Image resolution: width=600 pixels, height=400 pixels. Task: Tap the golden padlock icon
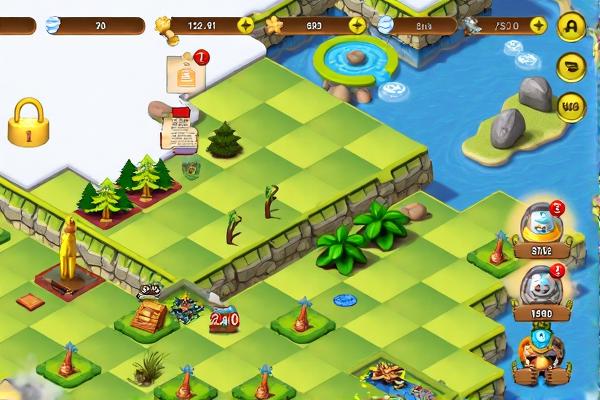29,122
